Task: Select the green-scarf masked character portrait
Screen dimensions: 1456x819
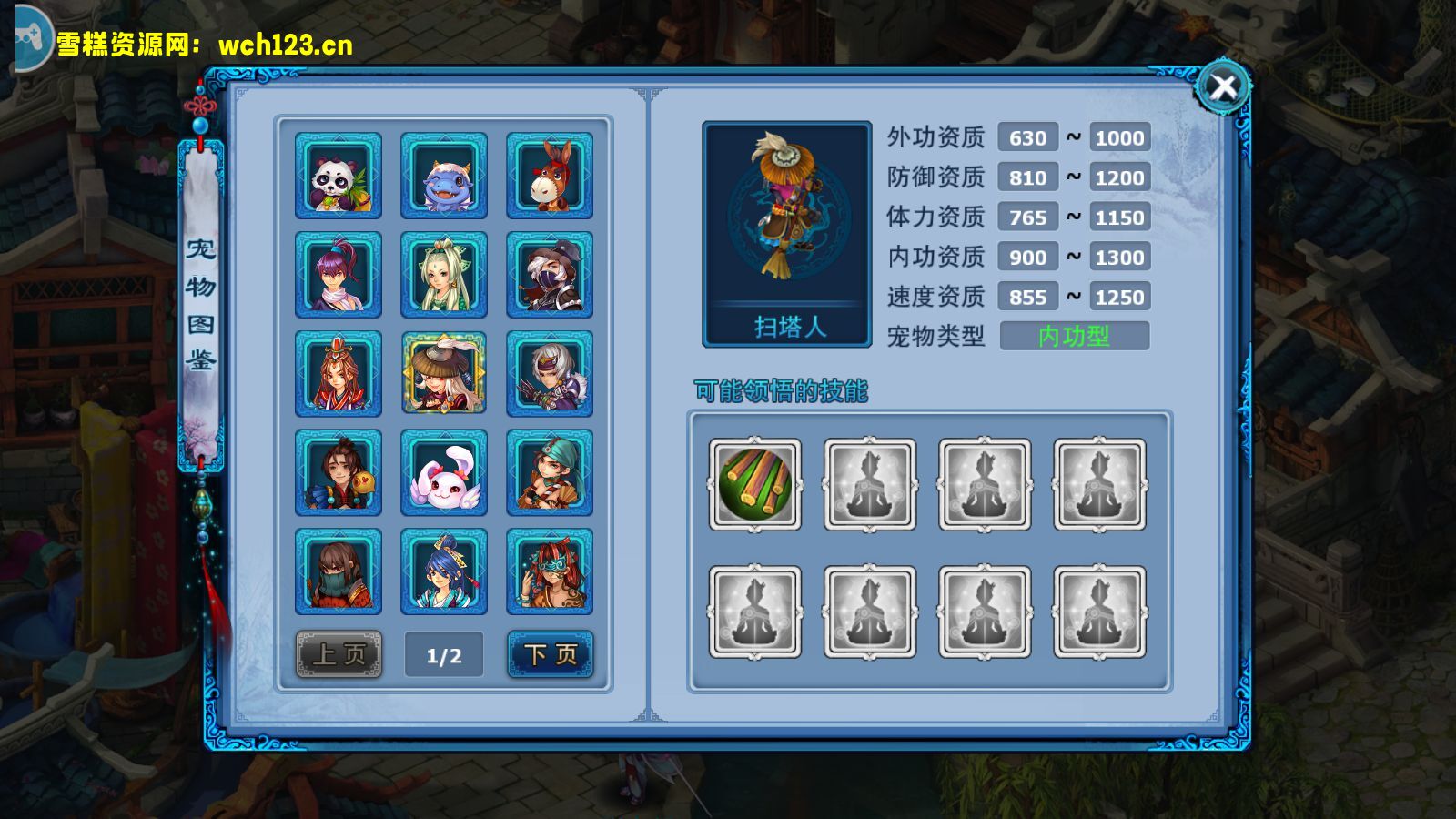Action: coord(339,572)
